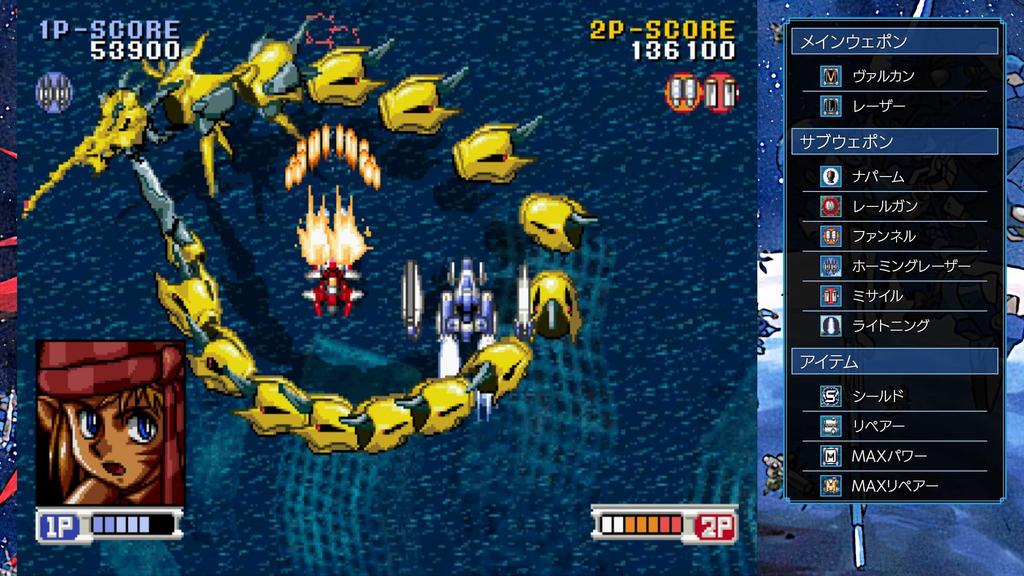Viewport: 1024px width, 576px height.
Task: Click the アイテム section header
Action: (894, 361)
